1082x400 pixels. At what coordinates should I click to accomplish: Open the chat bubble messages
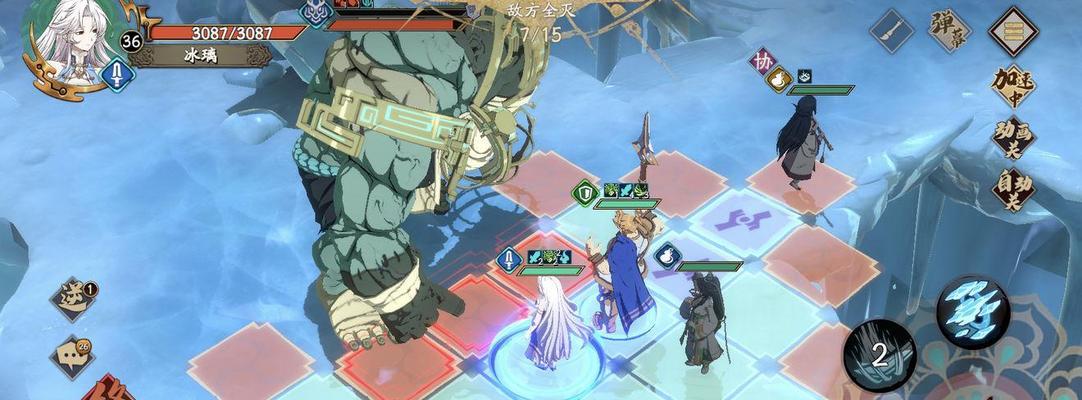[x=72, y=355]
